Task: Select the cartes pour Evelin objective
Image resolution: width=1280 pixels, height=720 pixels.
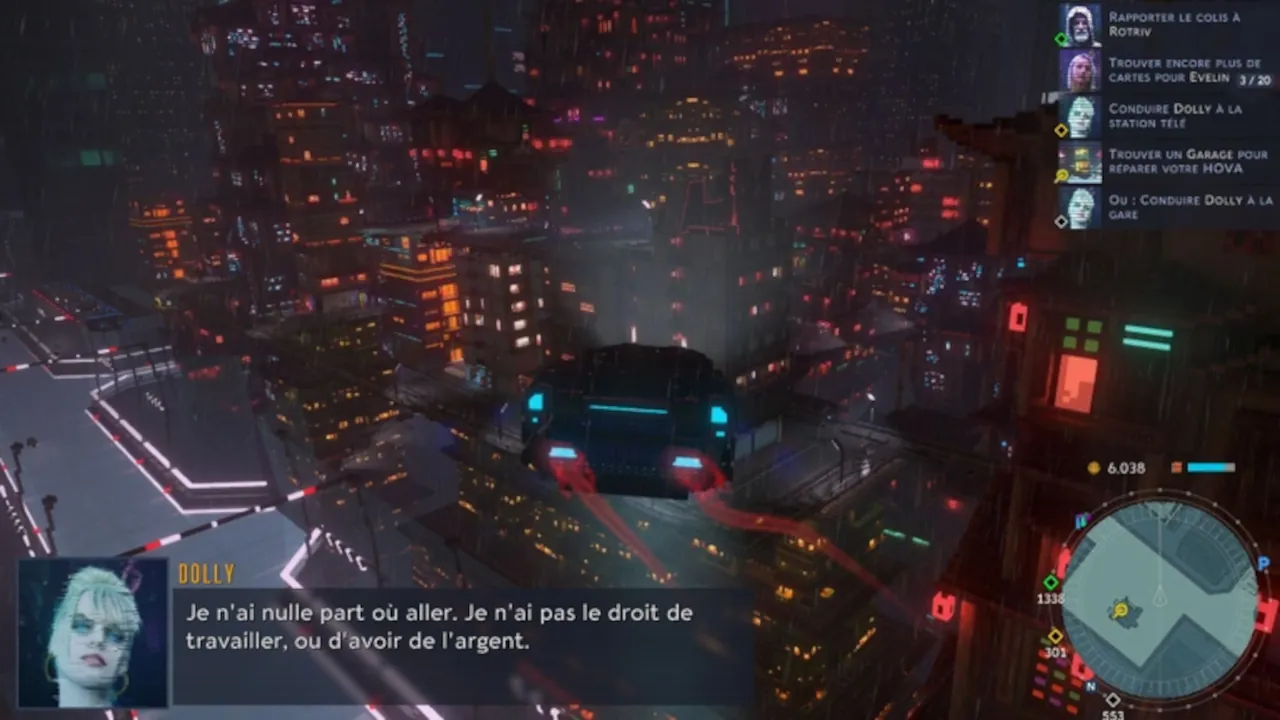Action: [1166, 70]
